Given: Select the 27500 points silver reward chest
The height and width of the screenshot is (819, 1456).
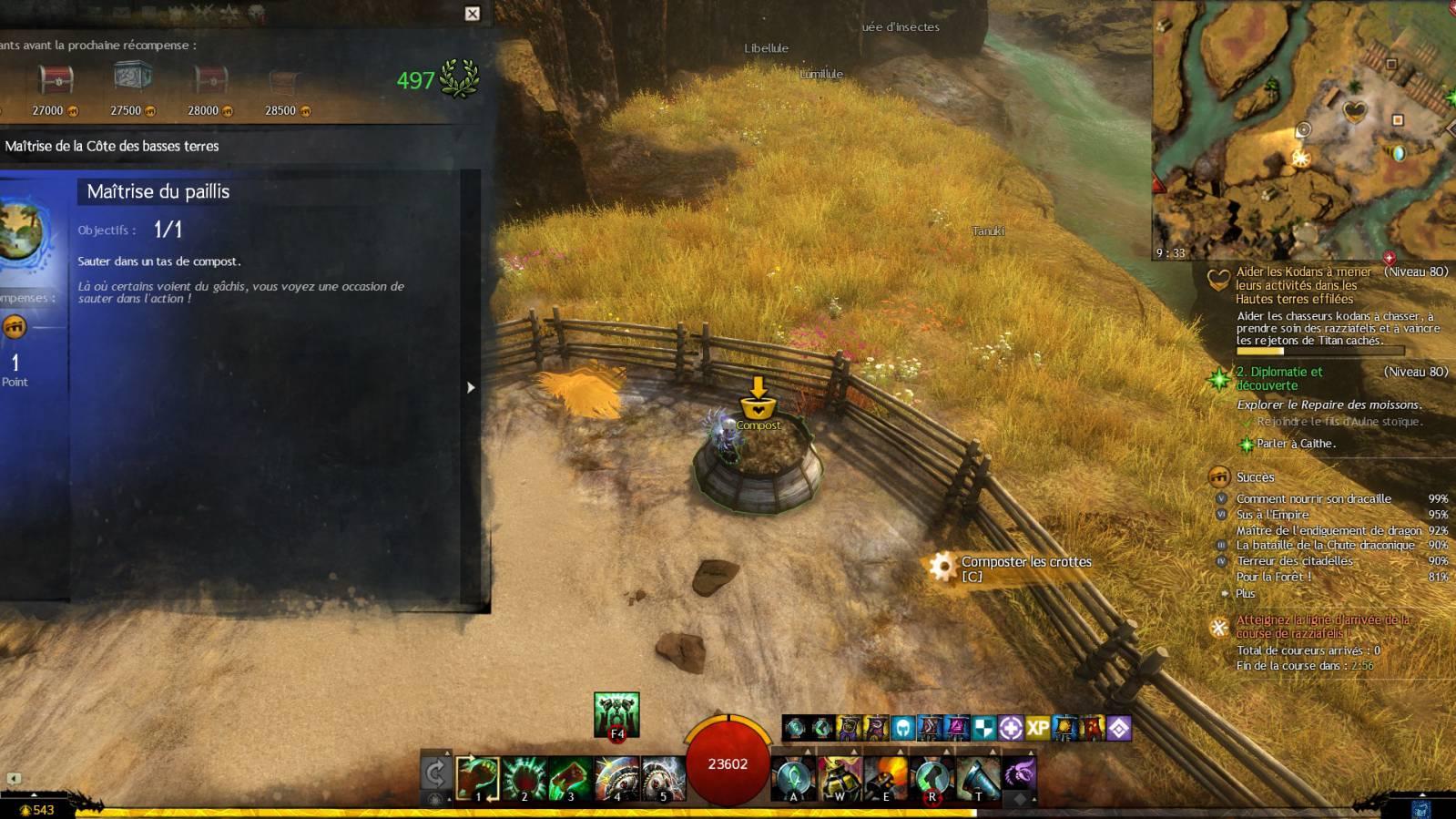Looking at the screenshot, I should [133, 79].
